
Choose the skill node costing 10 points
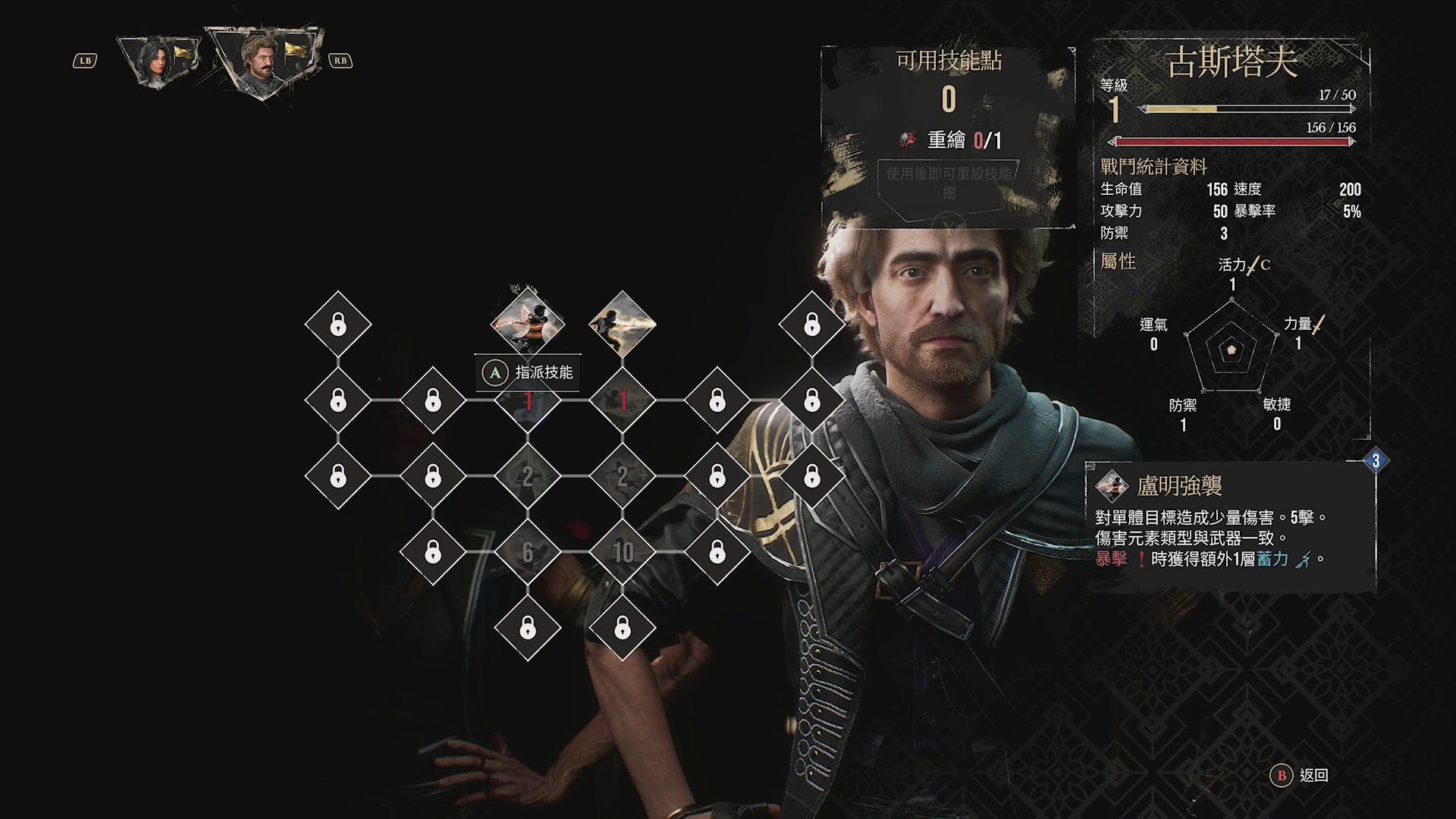coord(623,552)
